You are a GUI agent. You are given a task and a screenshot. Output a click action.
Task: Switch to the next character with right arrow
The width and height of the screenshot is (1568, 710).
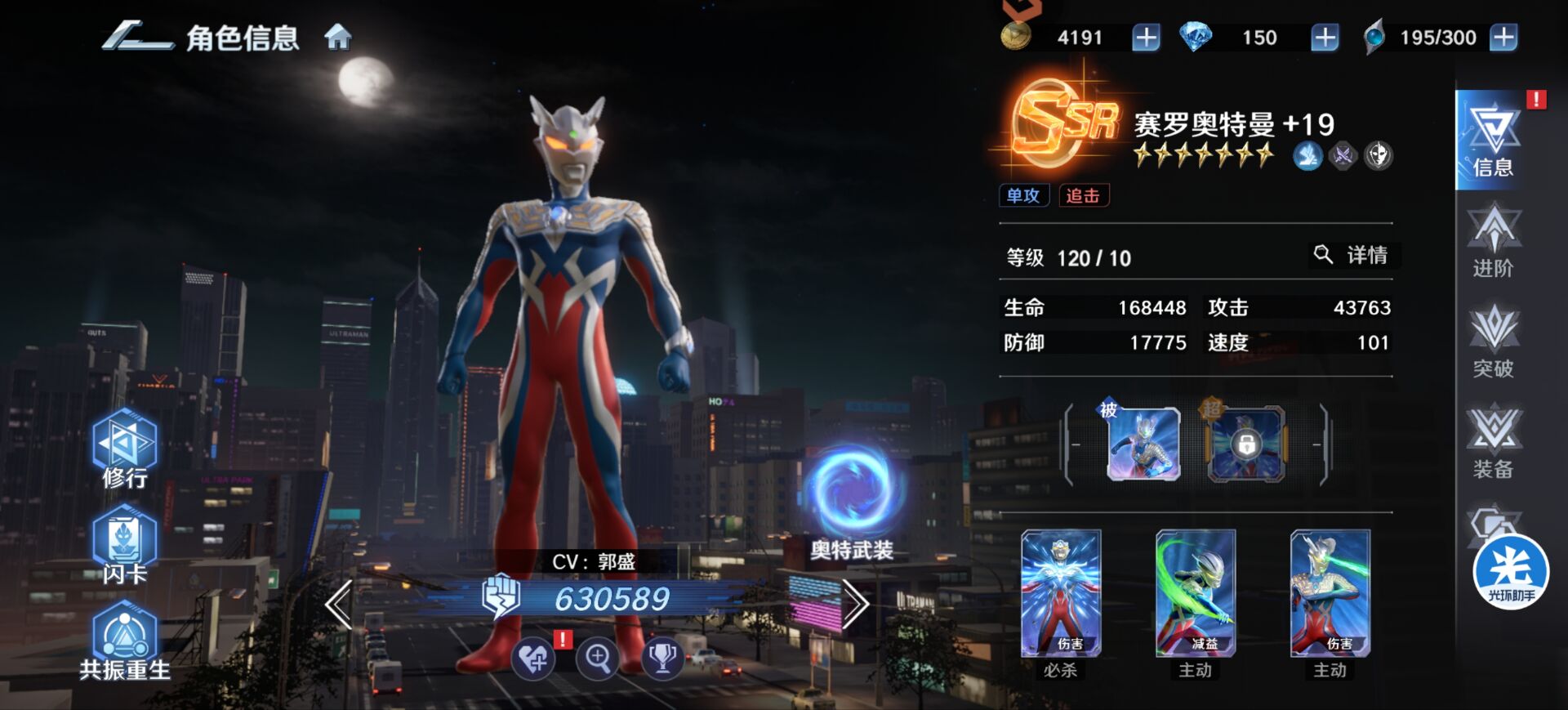[x=854, y=605]
